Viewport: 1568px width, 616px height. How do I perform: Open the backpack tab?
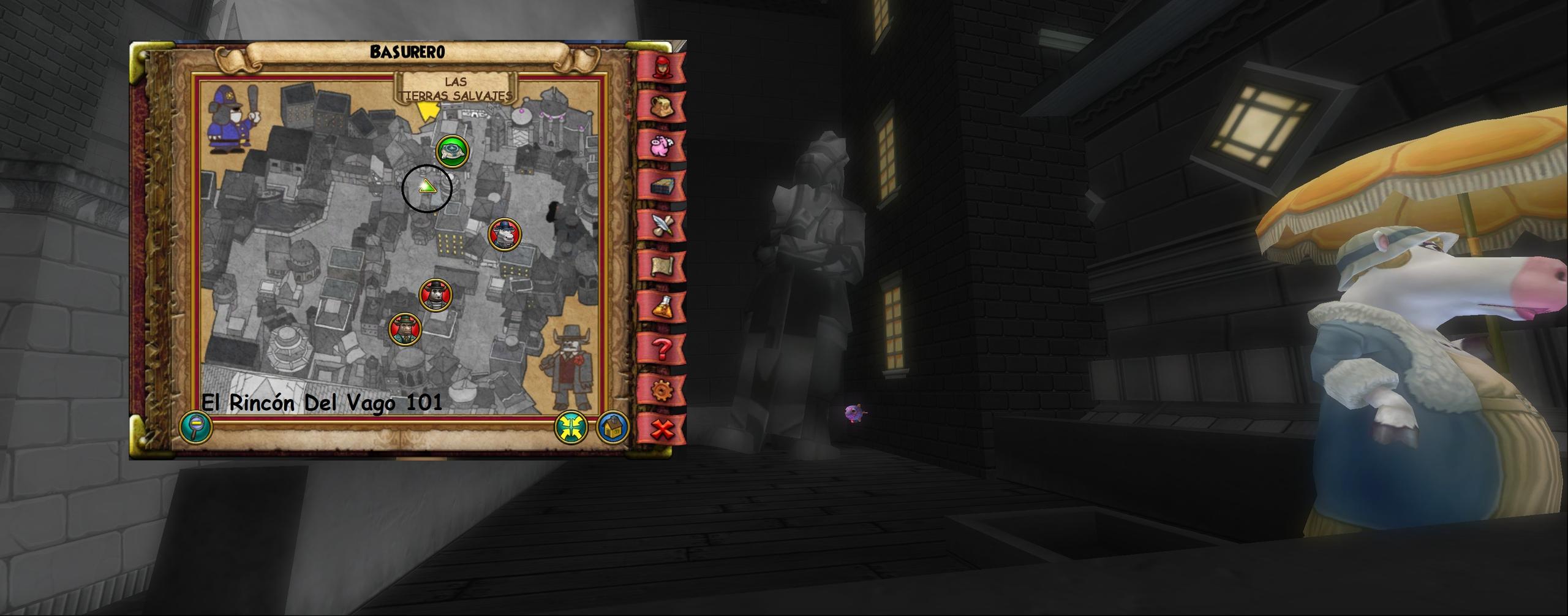[x=661, y=105]
